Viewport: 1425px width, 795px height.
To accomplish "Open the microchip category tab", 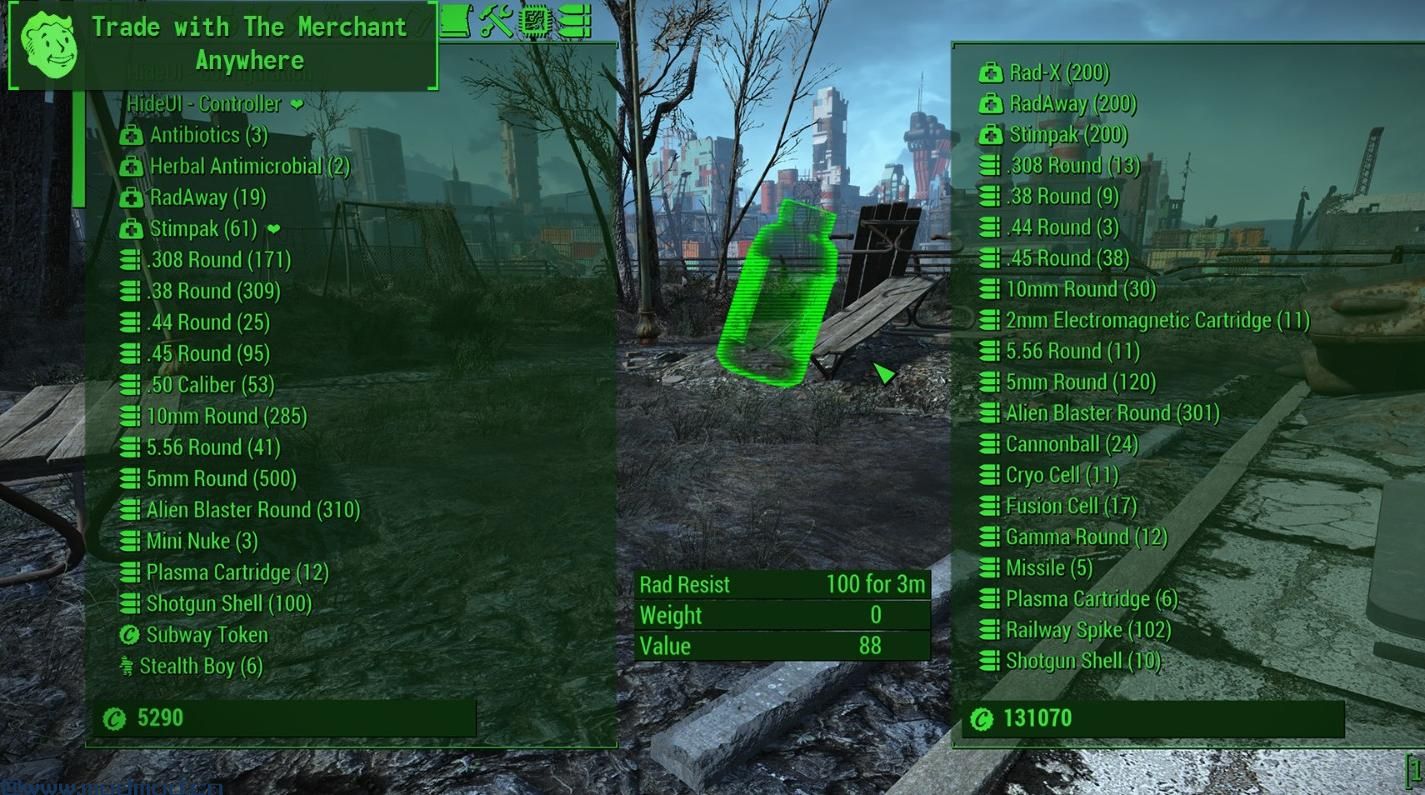I will (535, 20).
